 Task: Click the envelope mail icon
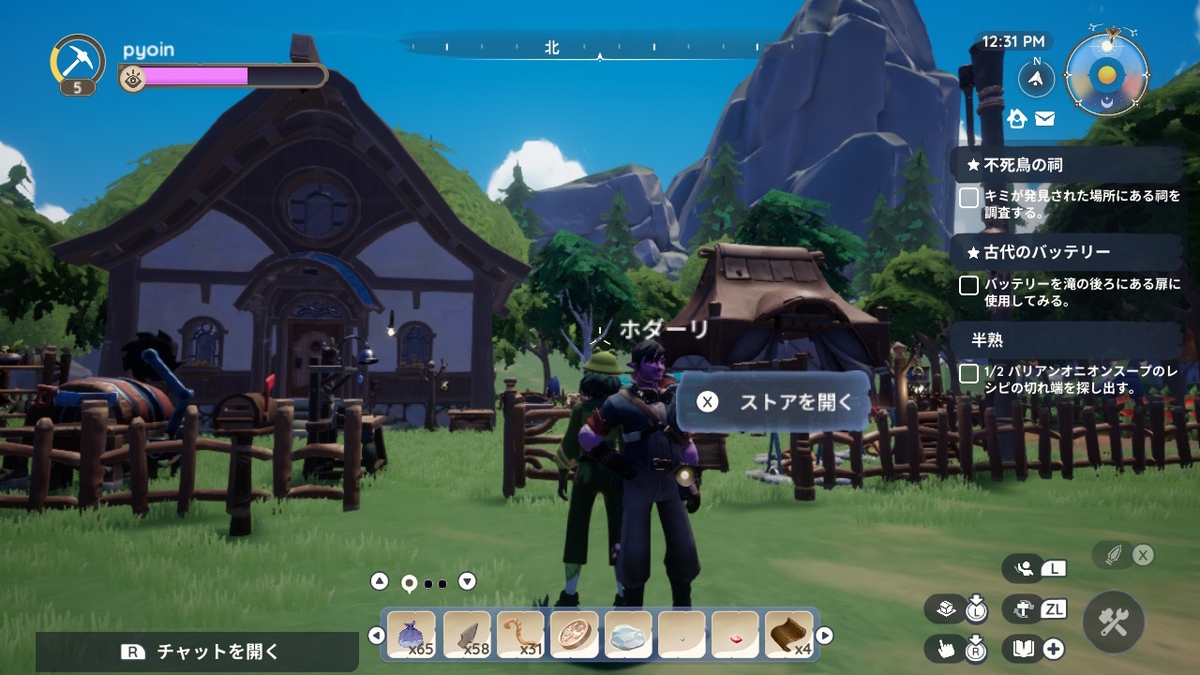(x=1045, y=119)
